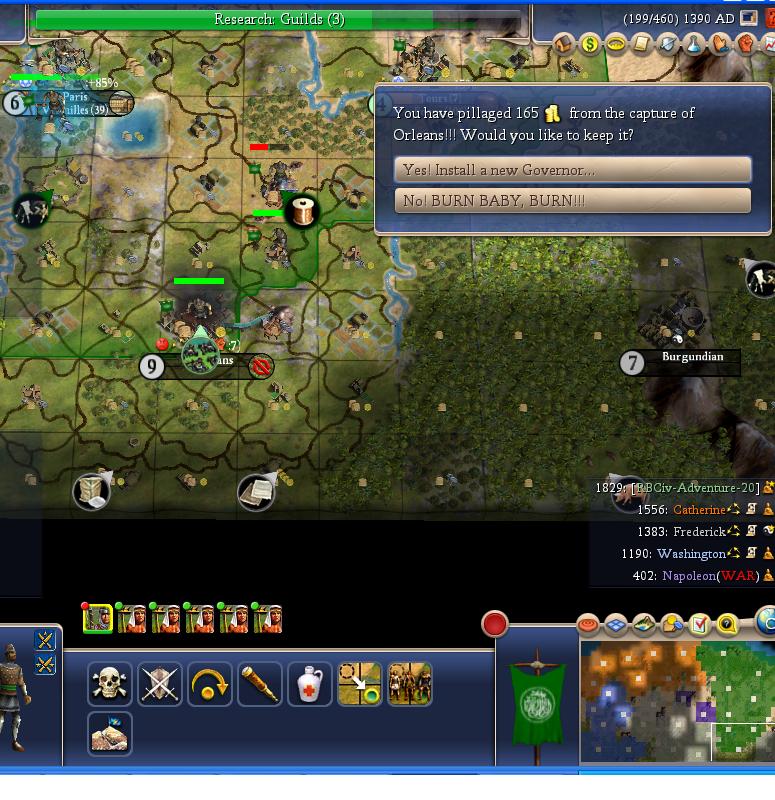Image resolution: width=775 pixels, height=800 pixels.
Task: Choose "Yes! Install a new Governor..."
Action: point(572,170)
